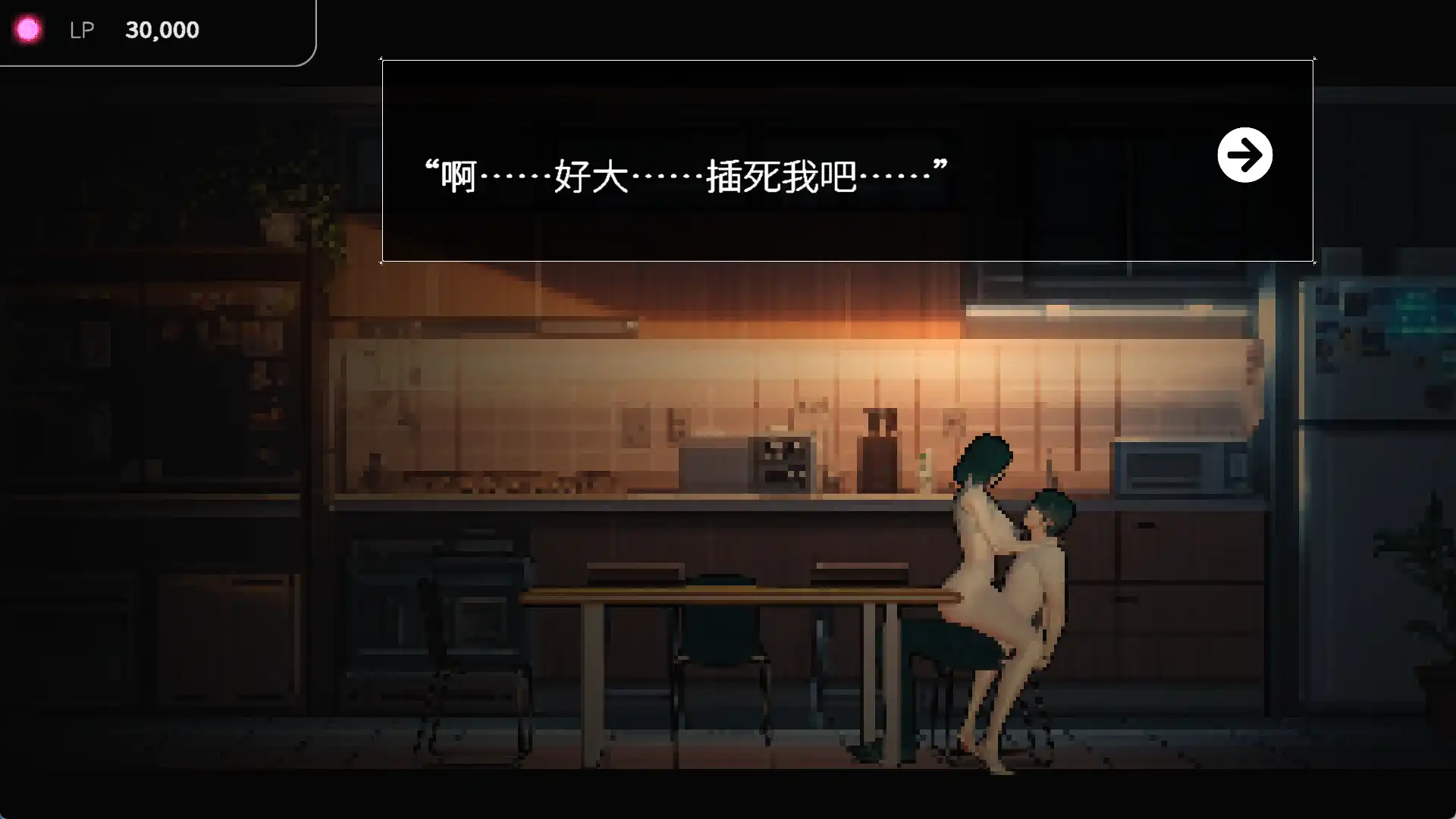Select the LP label in the status panel
1456x819 pixels.
[80, 30]
